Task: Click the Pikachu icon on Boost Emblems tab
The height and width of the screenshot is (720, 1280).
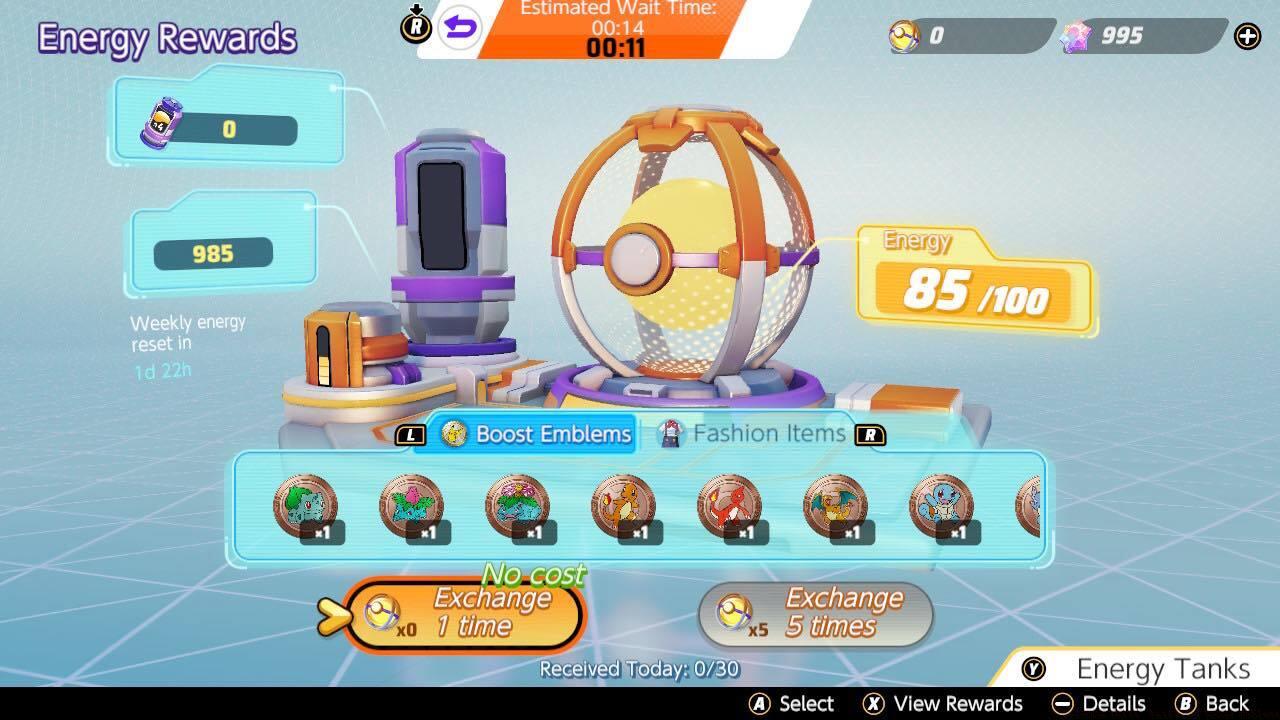Action: click(452, 434)
